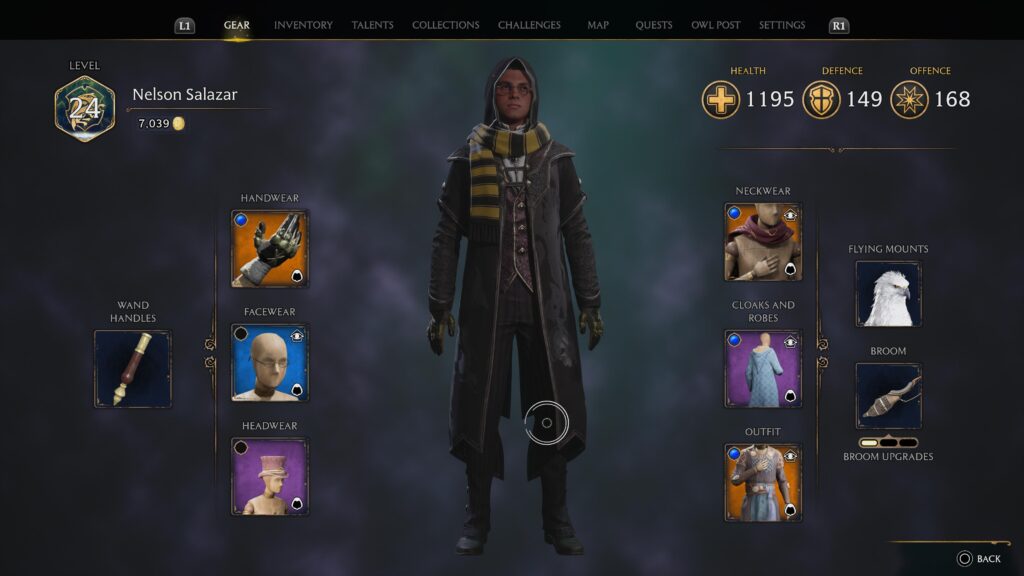Choose the Facewear glasses slot
This screenshot has height=576, width=1024.
coord(270,362)
